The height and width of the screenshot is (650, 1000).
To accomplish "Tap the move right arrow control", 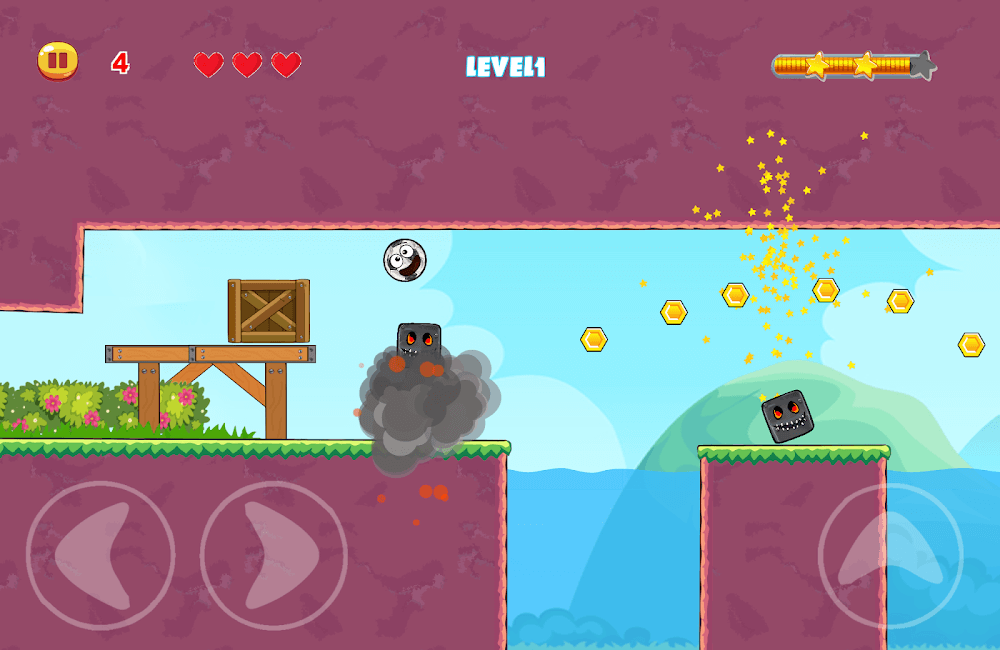I will (274, 555).
